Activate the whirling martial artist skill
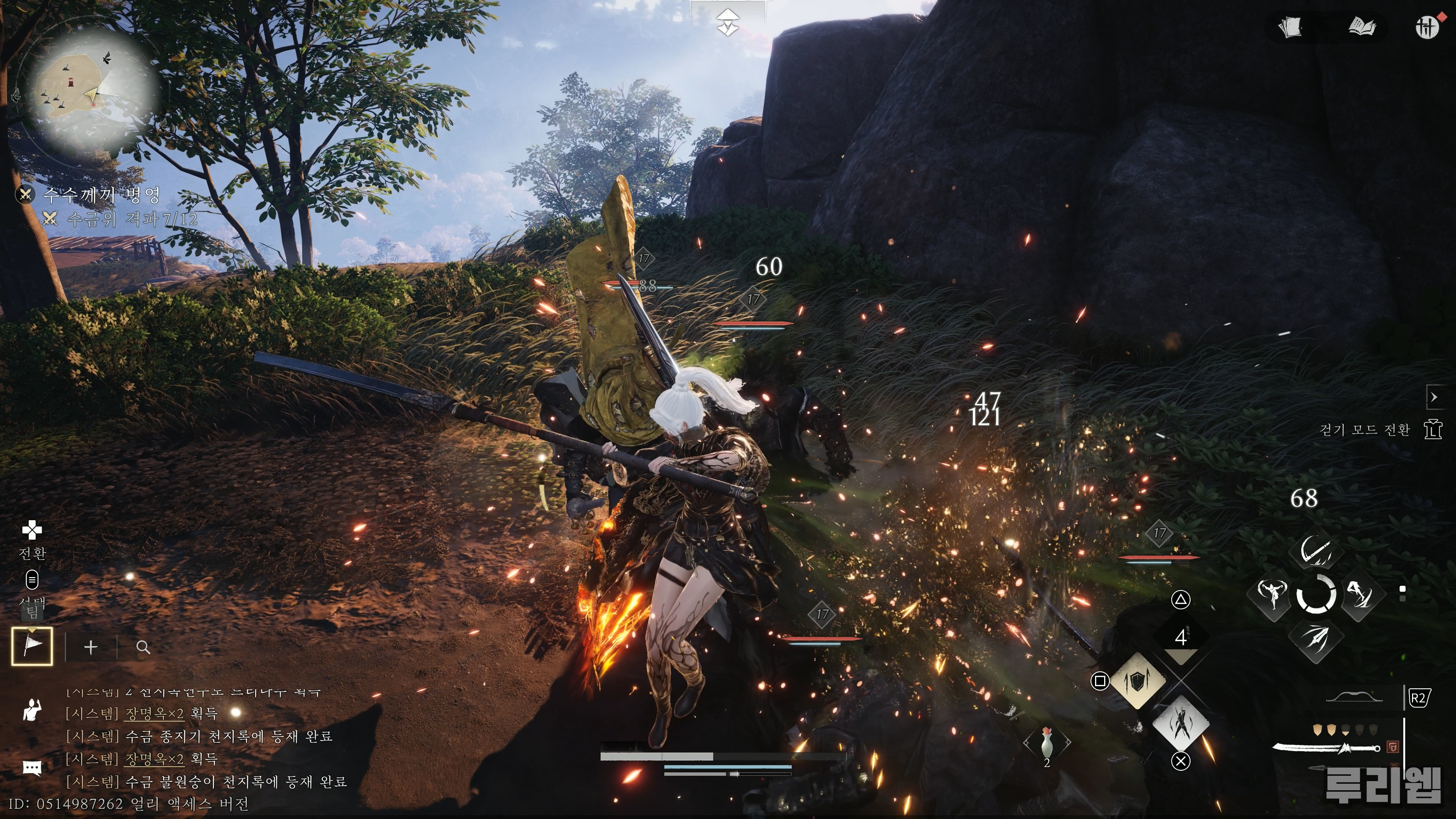 (1272, 594)
